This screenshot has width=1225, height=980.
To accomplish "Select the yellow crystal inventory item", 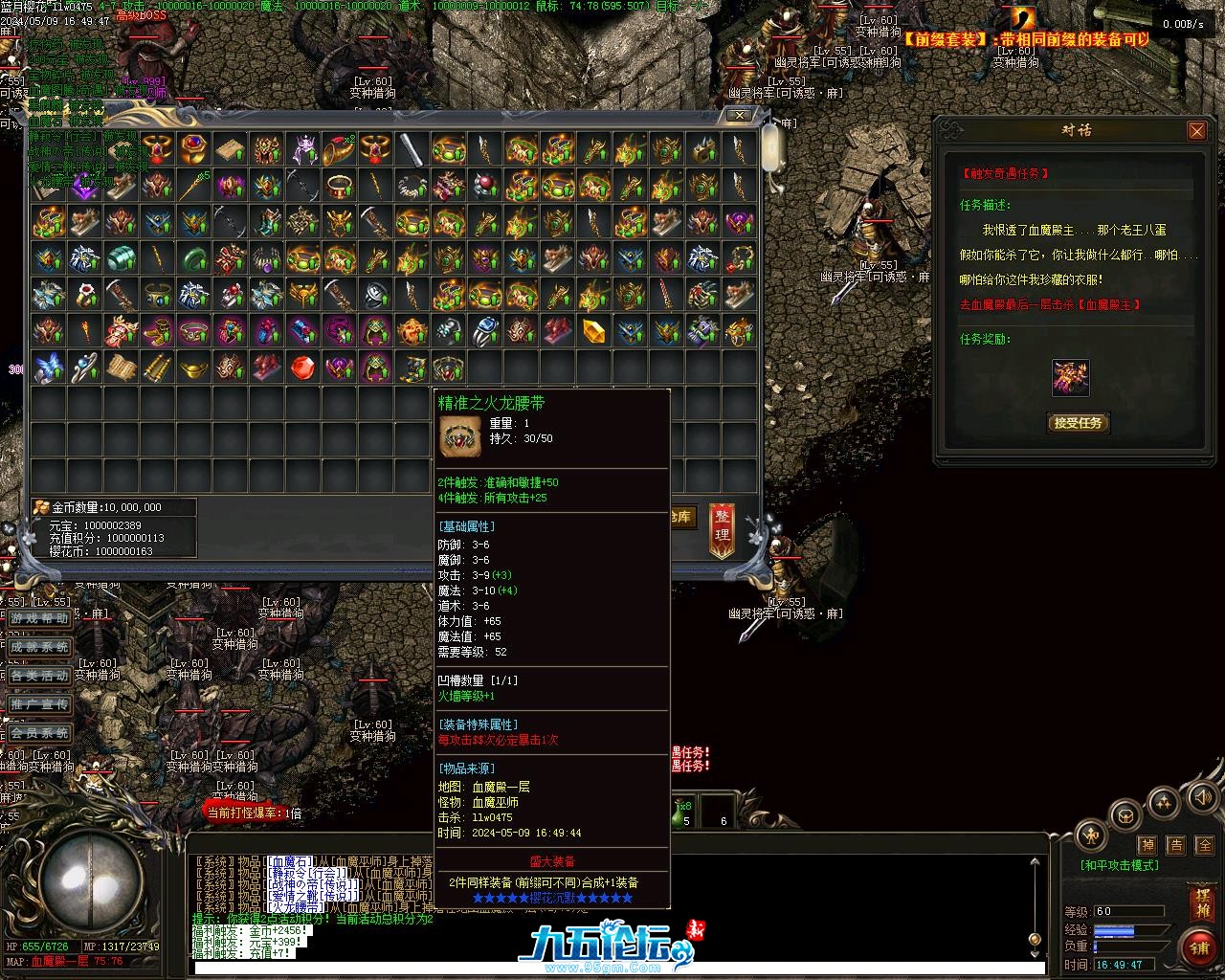I will point(593,331).
